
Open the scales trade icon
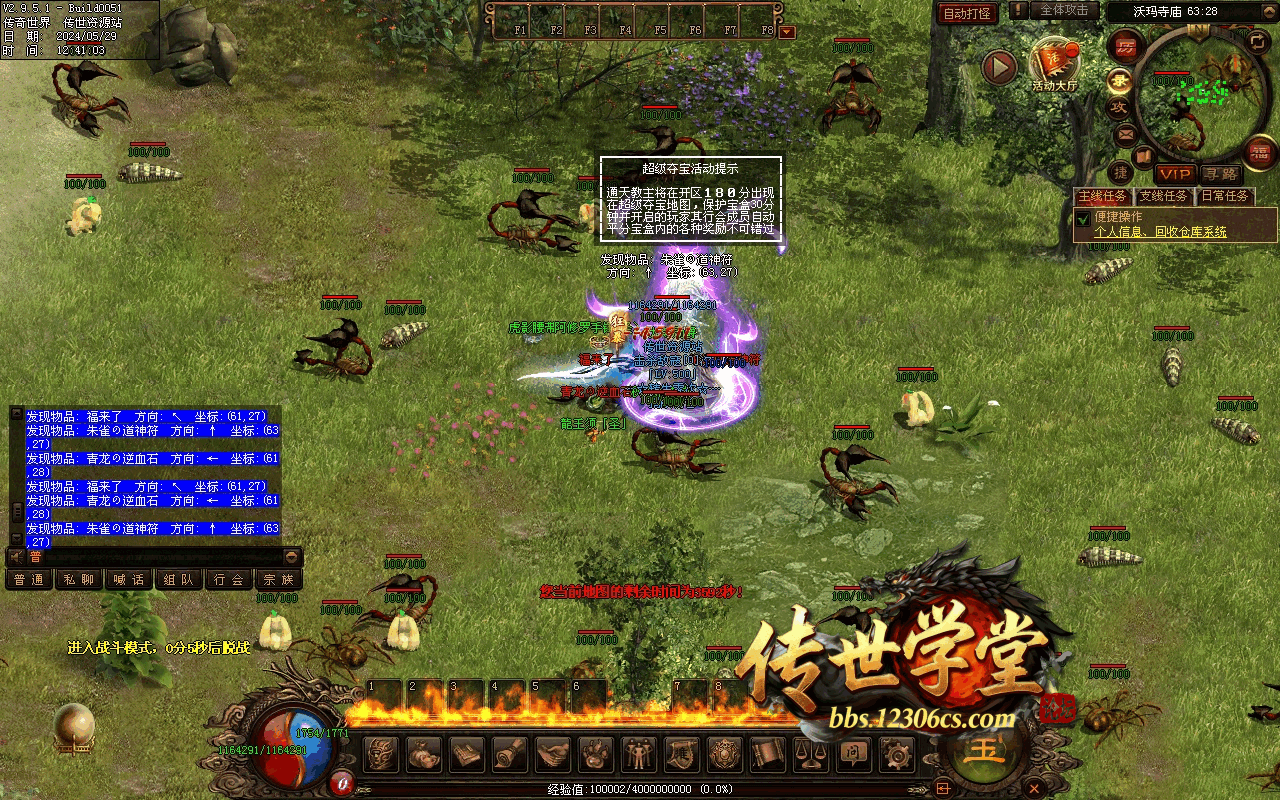[809, 753]
